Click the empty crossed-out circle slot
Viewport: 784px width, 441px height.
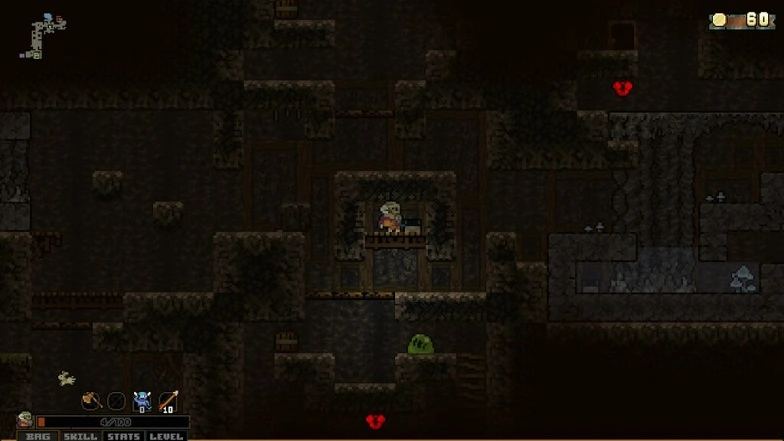(x=117, y=401)
